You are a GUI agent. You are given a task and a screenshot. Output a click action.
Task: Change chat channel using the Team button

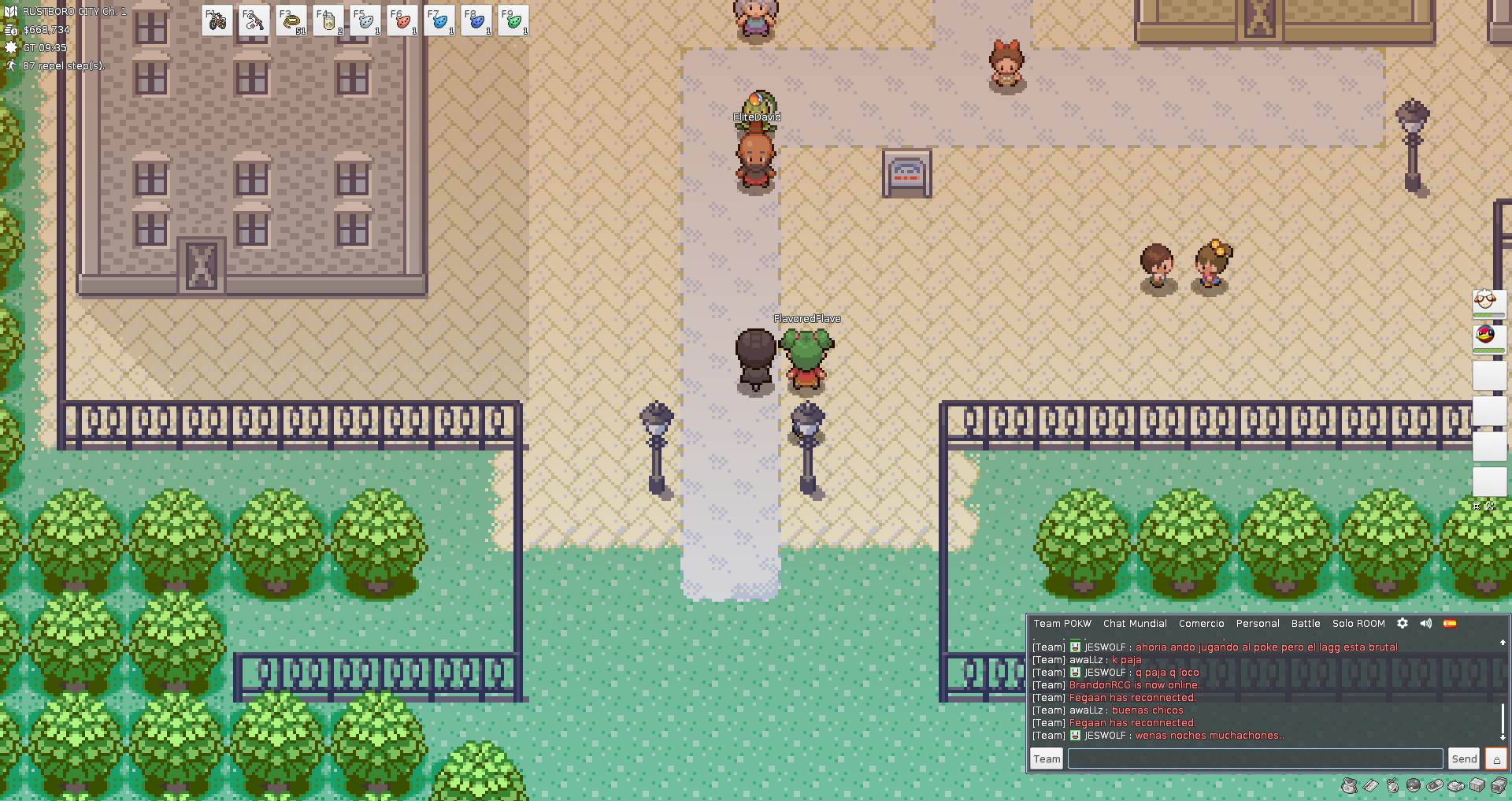pyautogui.click(x=1047, y=759)
